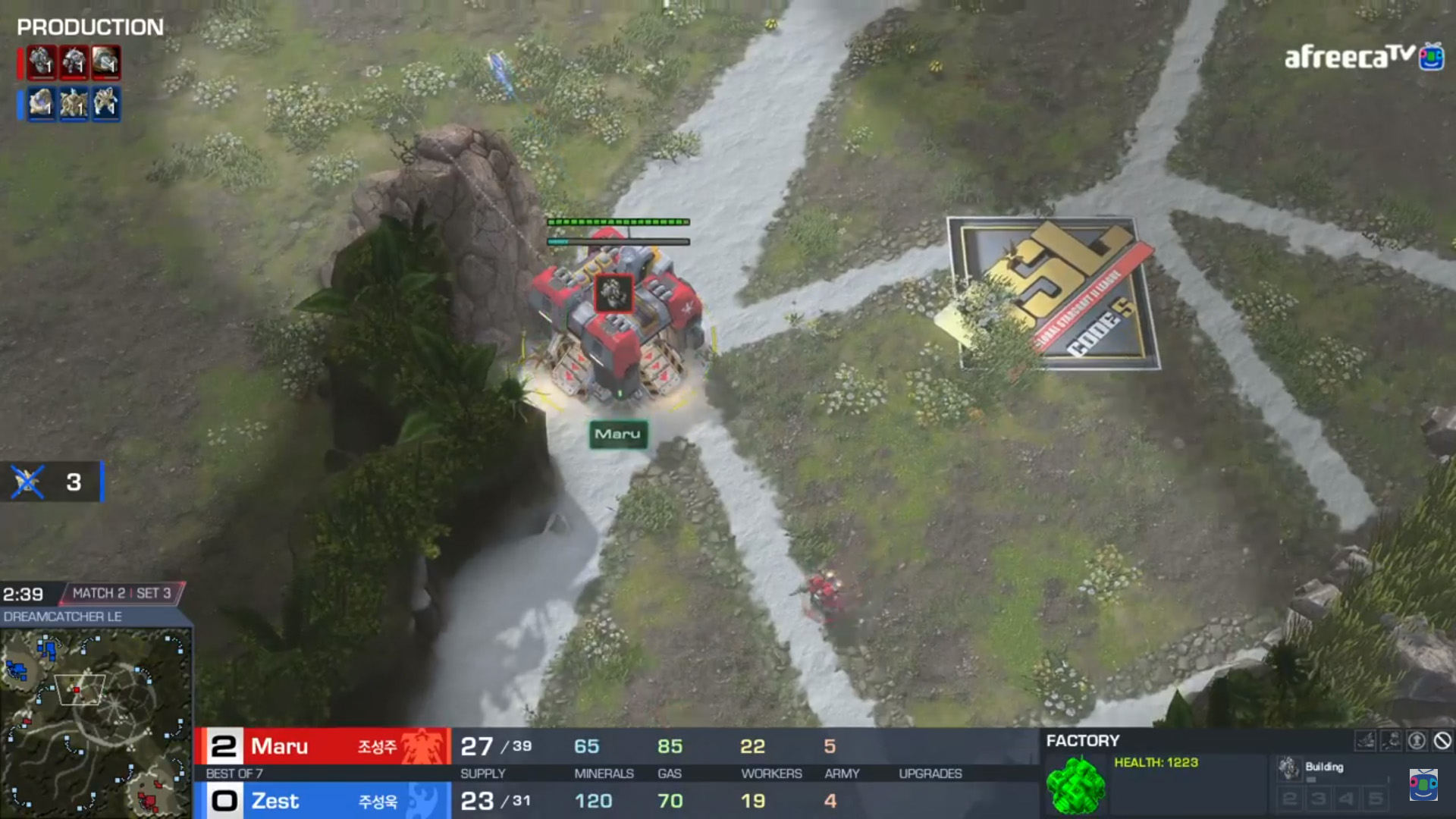Viewport: 1456px width, 819px height.
Task: Click Maru's first red production icon
Action: 42,63
